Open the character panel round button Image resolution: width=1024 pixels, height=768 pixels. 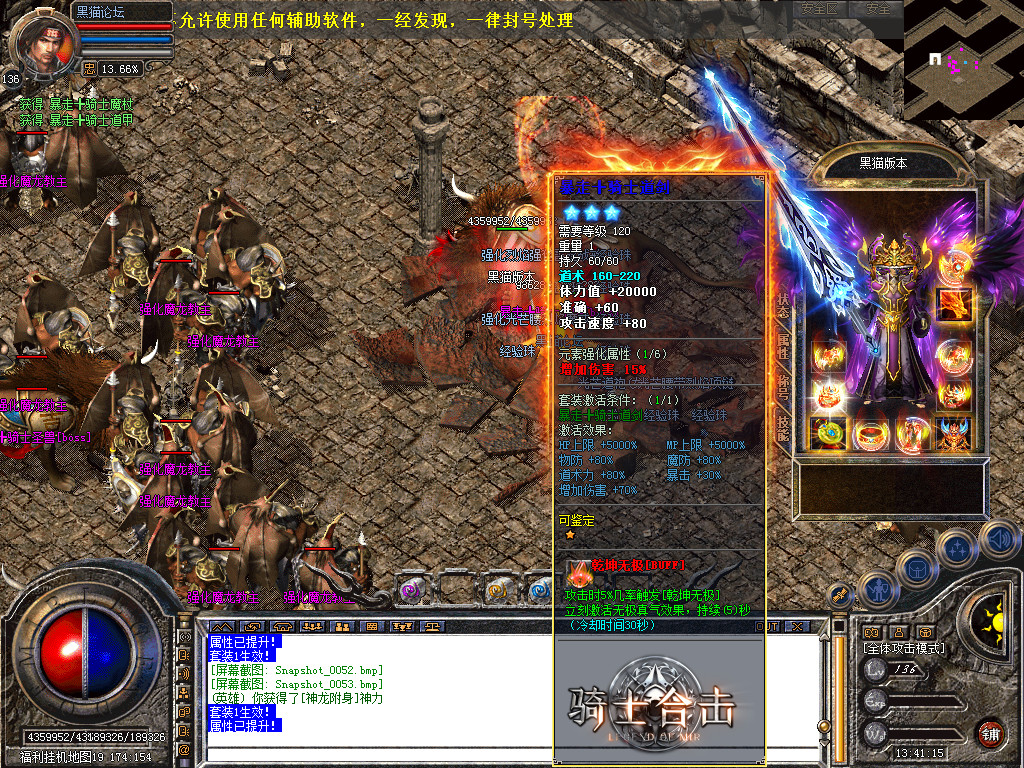(x=878, y=589)
